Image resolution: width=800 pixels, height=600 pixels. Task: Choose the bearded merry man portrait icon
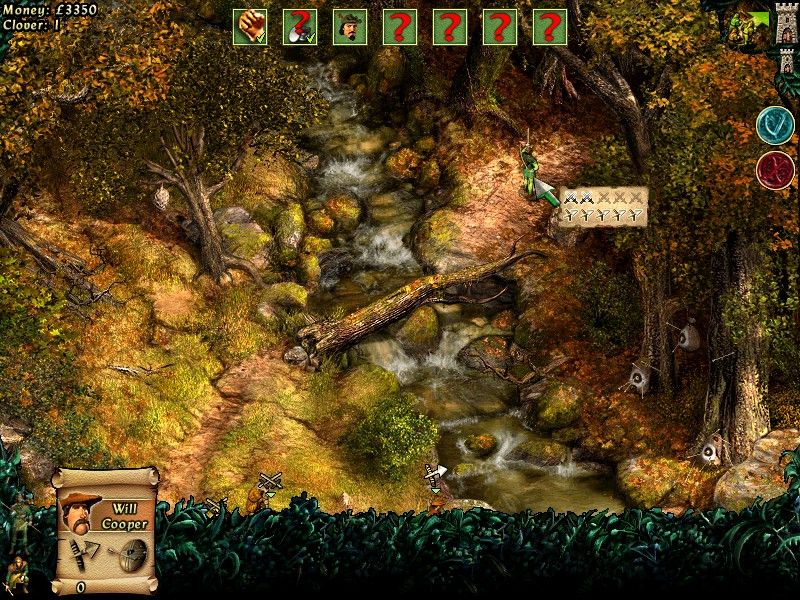click(x=350, y=27)
